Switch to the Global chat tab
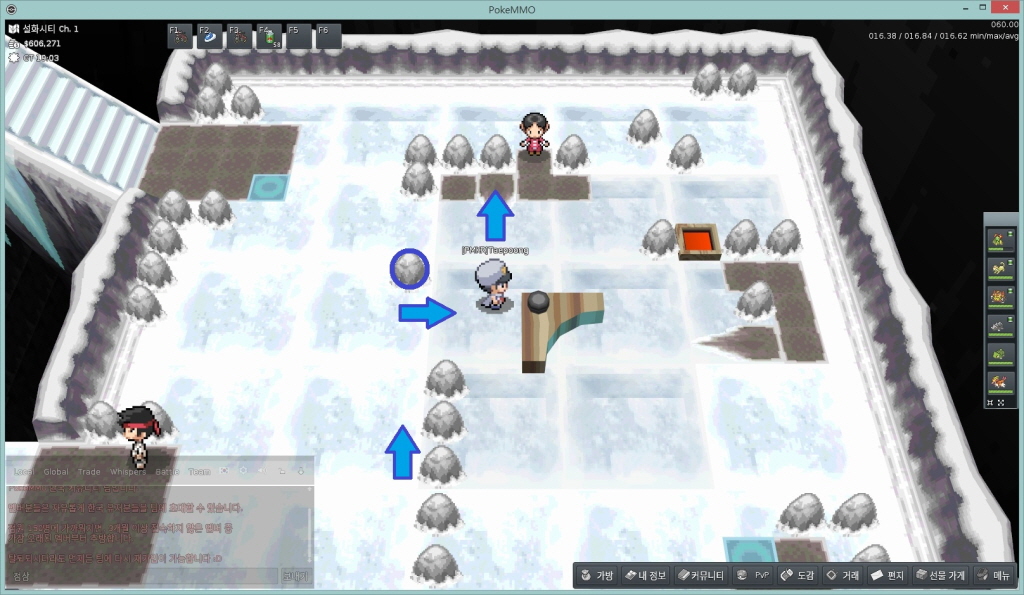This screenshot has width=1024, height=595. [x=56, y=471]
